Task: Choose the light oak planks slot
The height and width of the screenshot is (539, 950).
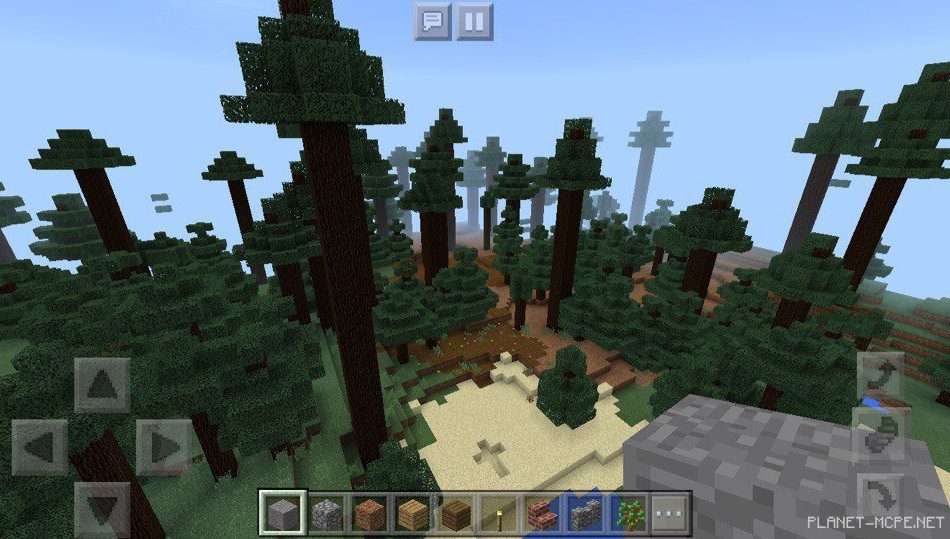Action: 412,513
